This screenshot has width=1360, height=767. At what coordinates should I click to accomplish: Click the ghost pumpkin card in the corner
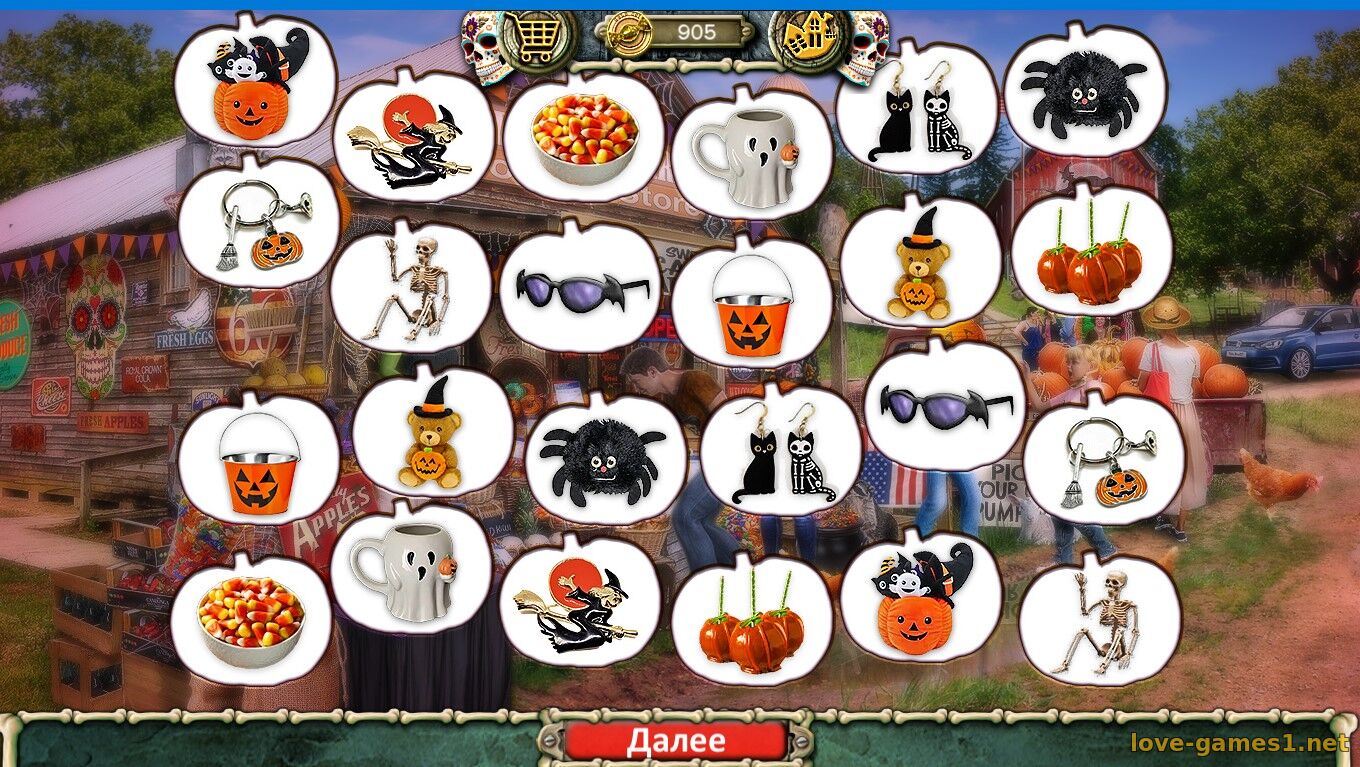[252, 86]
